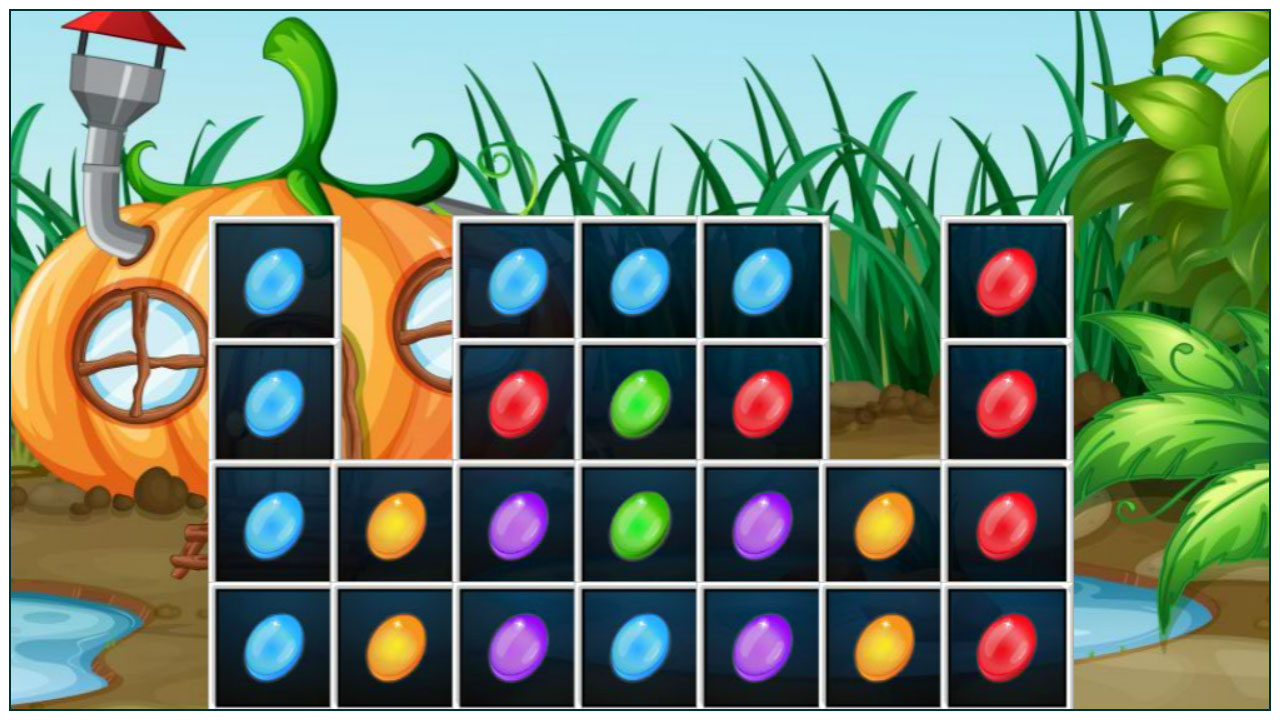This screenshot has width=1280, height=720.
Task: Click the blue gem at the far left of row three
Action: click(275, 525)
